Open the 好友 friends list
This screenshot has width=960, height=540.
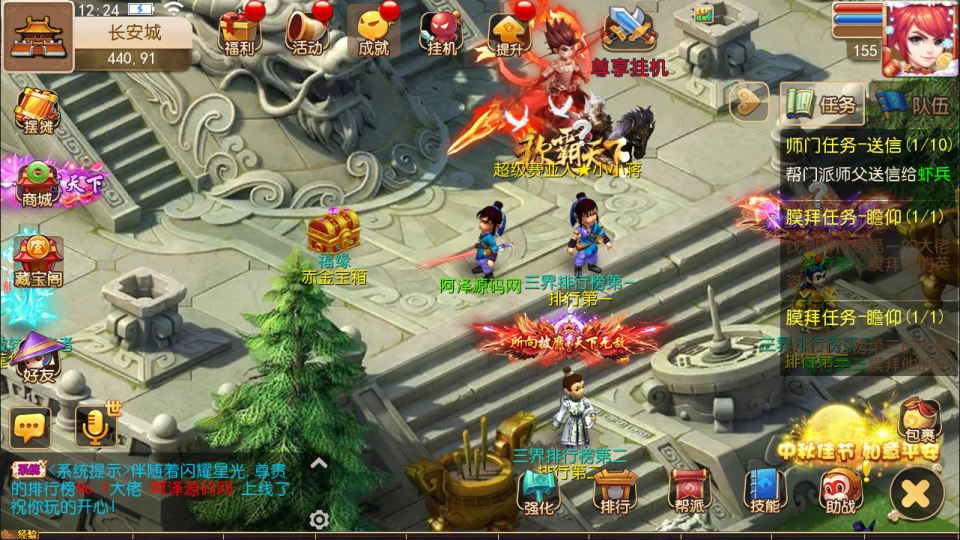click(x=38, y=358)
